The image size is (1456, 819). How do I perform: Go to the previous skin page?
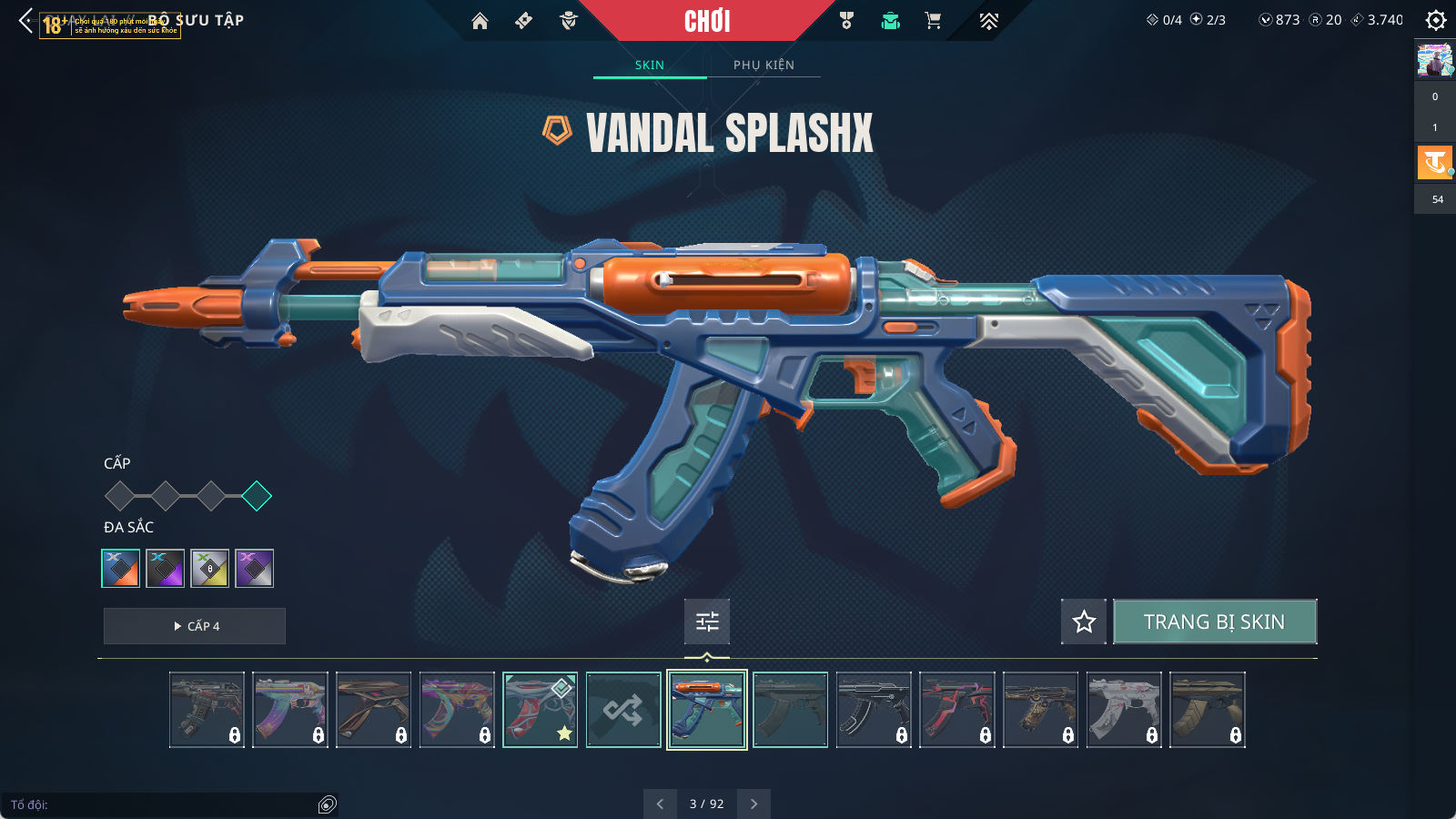point(660,804)
